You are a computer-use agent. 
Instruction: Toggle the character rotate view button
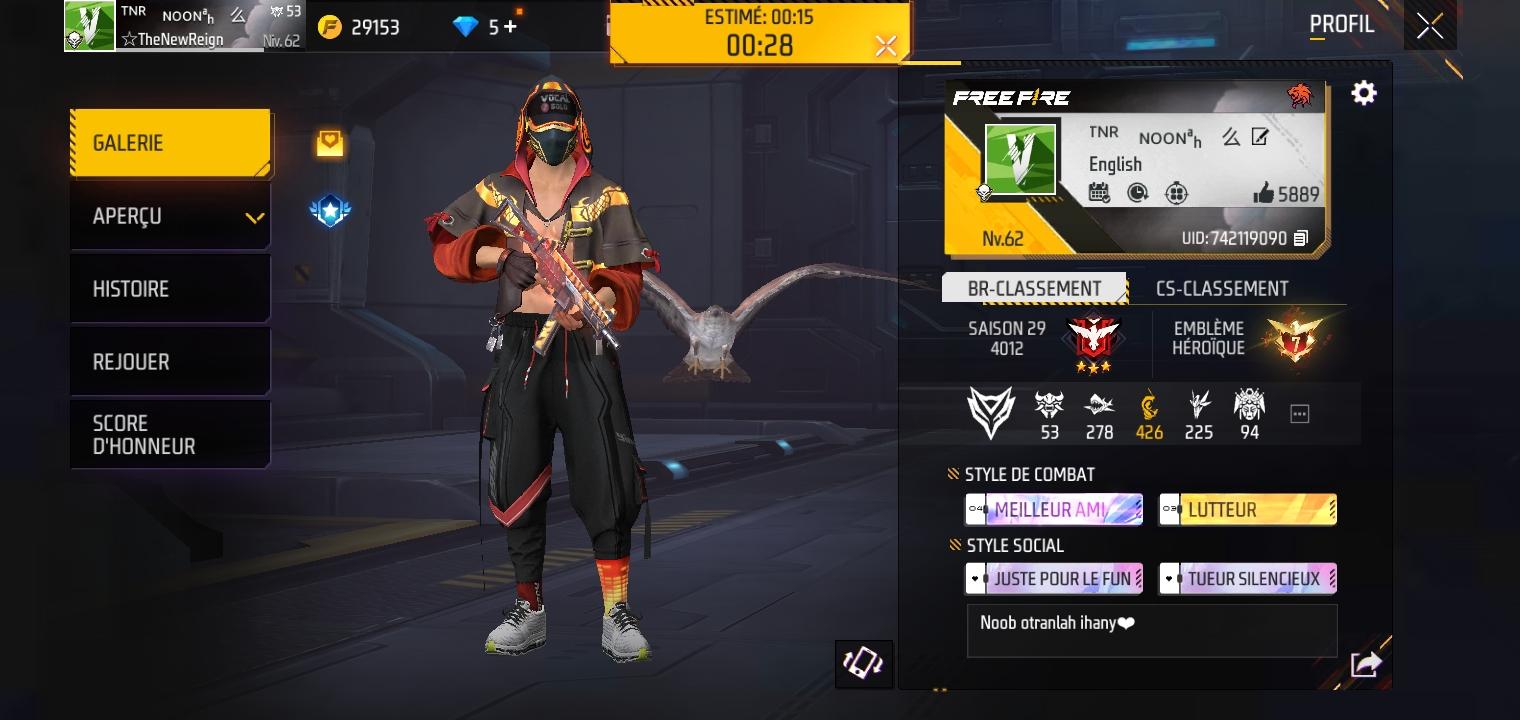tap(864, 664)
